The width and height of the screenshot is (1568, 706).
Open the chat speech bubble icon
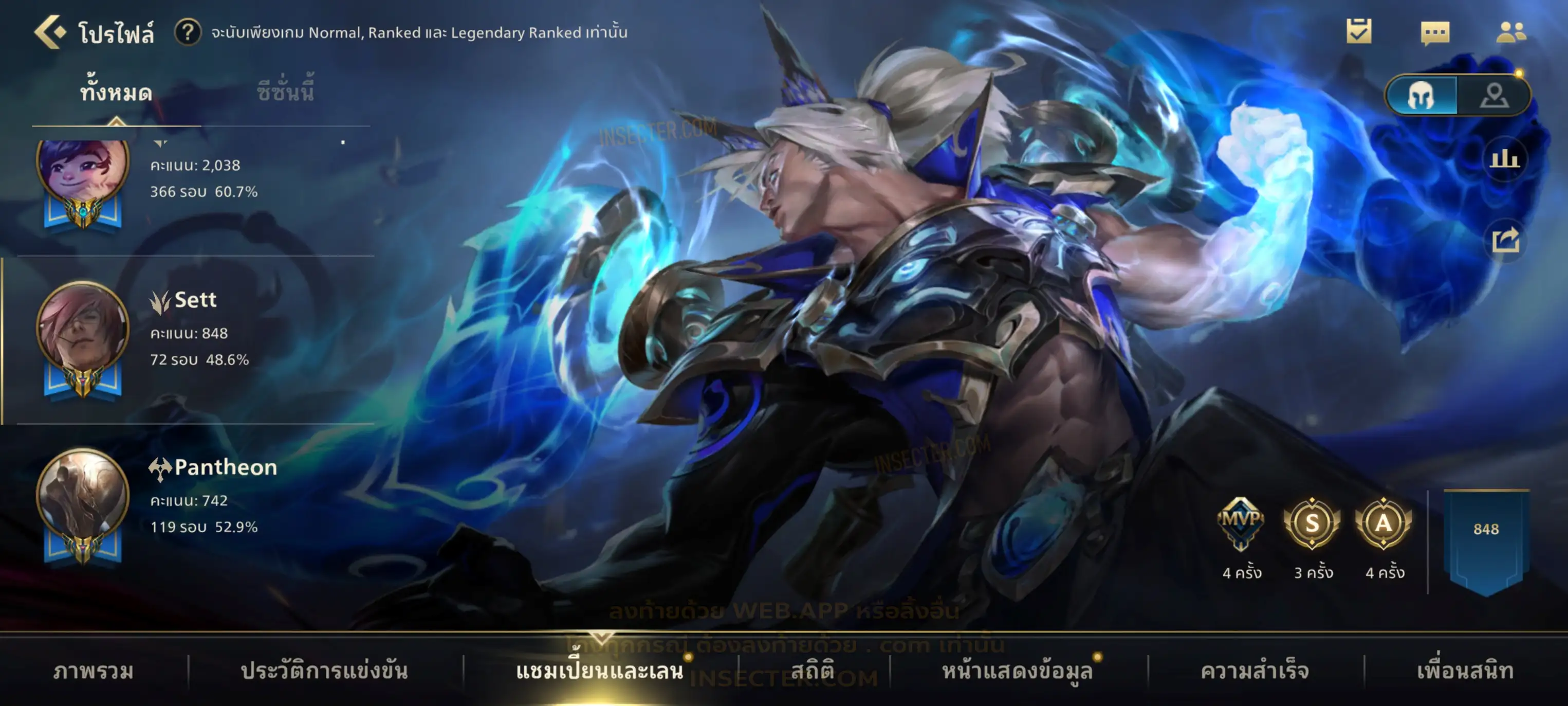click(1435, 33)
